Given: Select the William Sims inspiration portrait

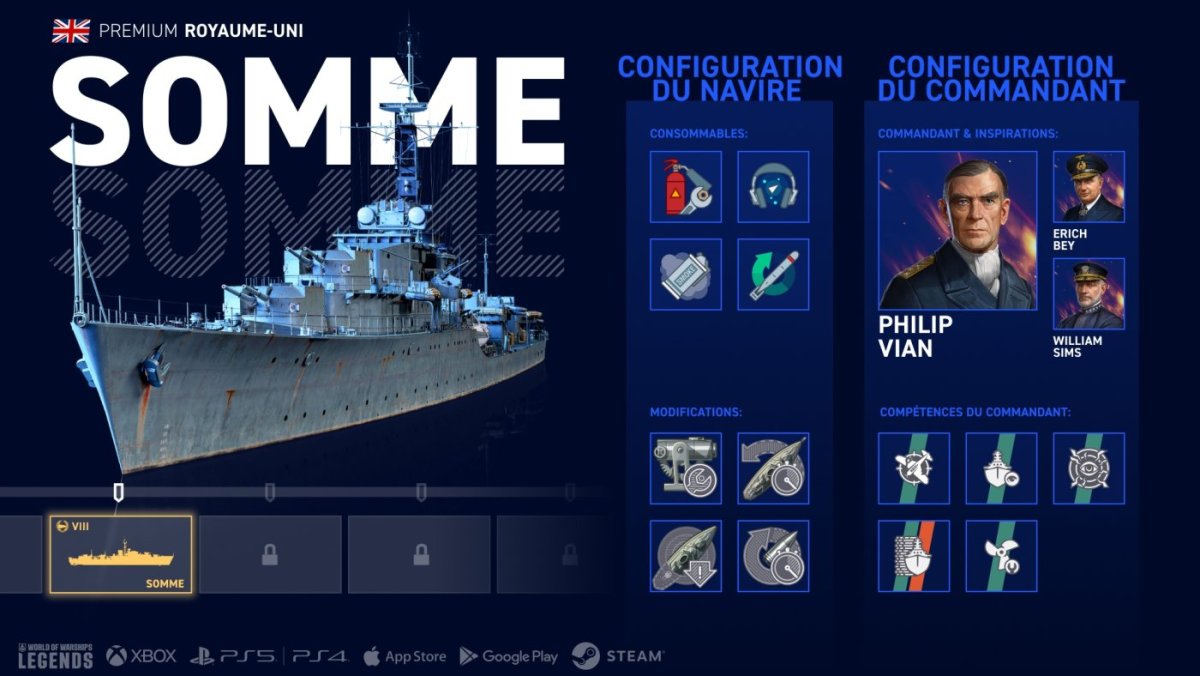Looking at the screenshot, I should click(x=1089, y=294).
